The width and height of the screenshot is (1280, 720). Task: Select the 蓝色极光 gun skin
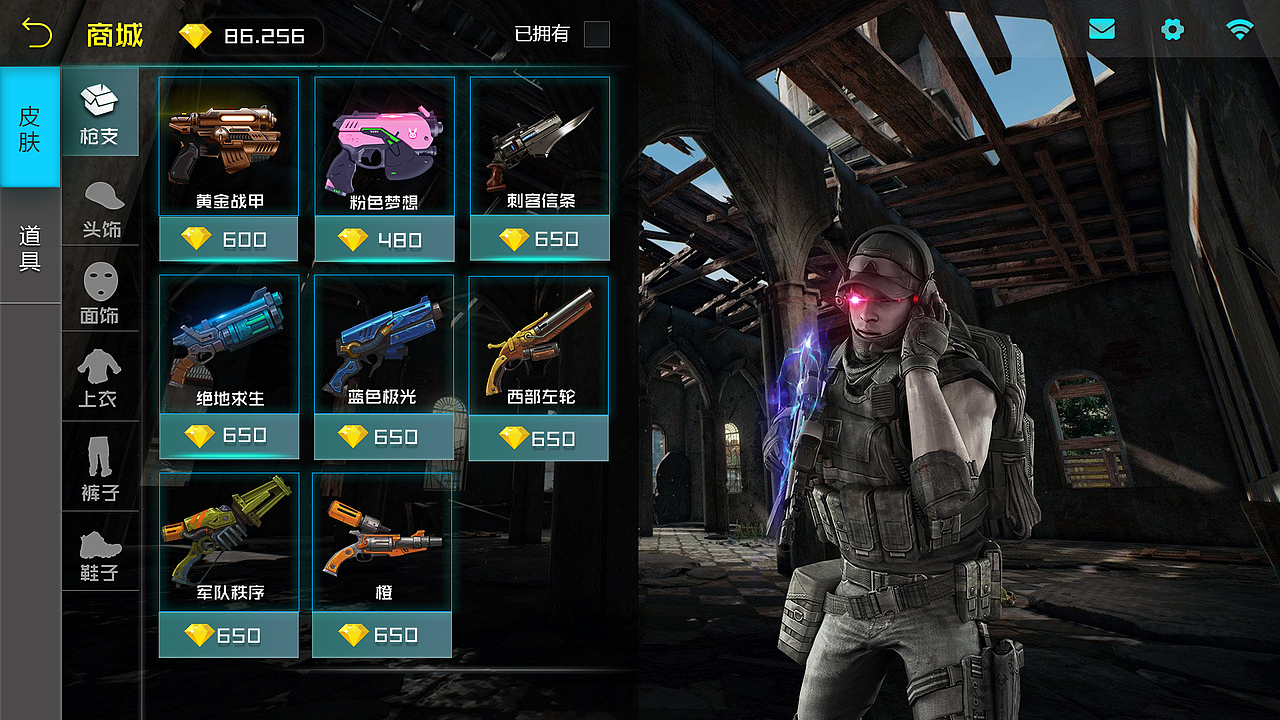click(384, 344)
